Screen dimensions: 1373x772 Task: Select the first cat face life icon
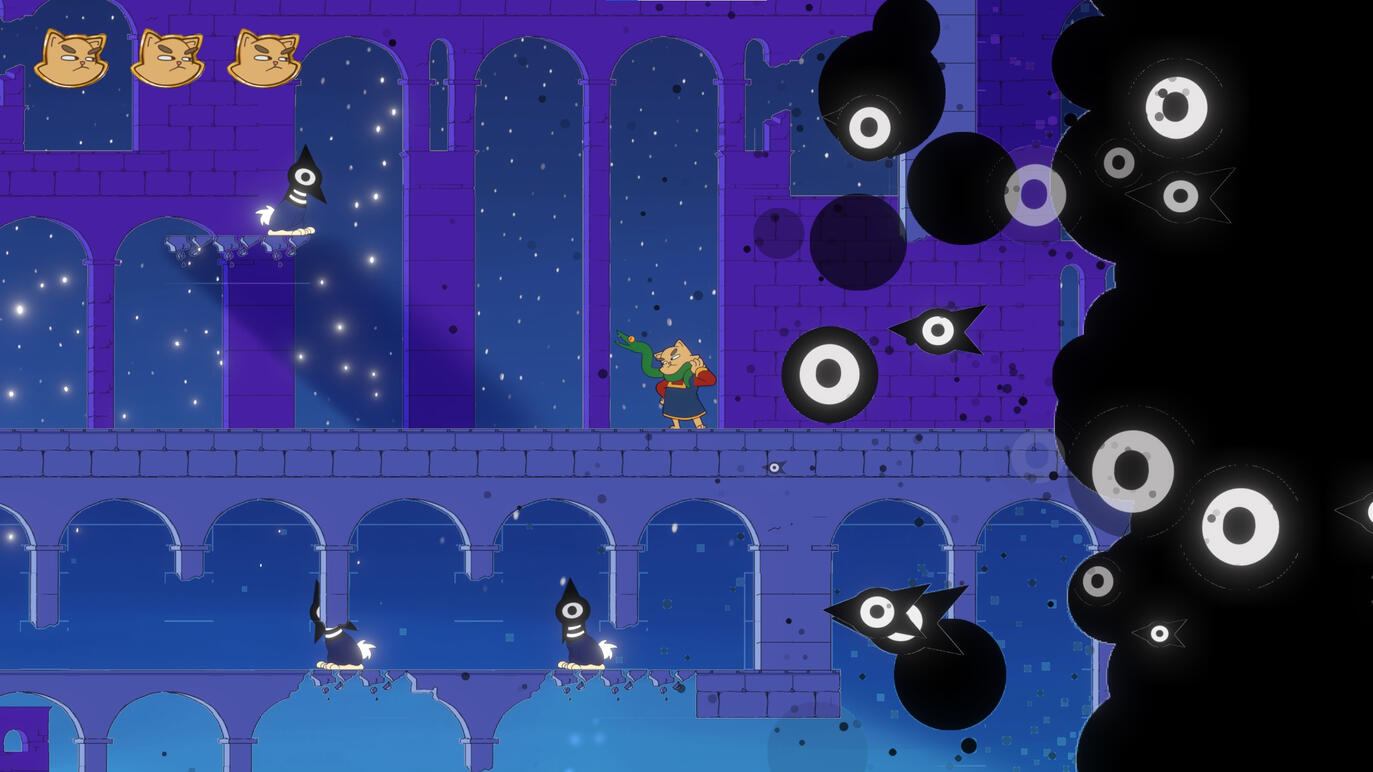pyautogui.click(x=71, y=57)
